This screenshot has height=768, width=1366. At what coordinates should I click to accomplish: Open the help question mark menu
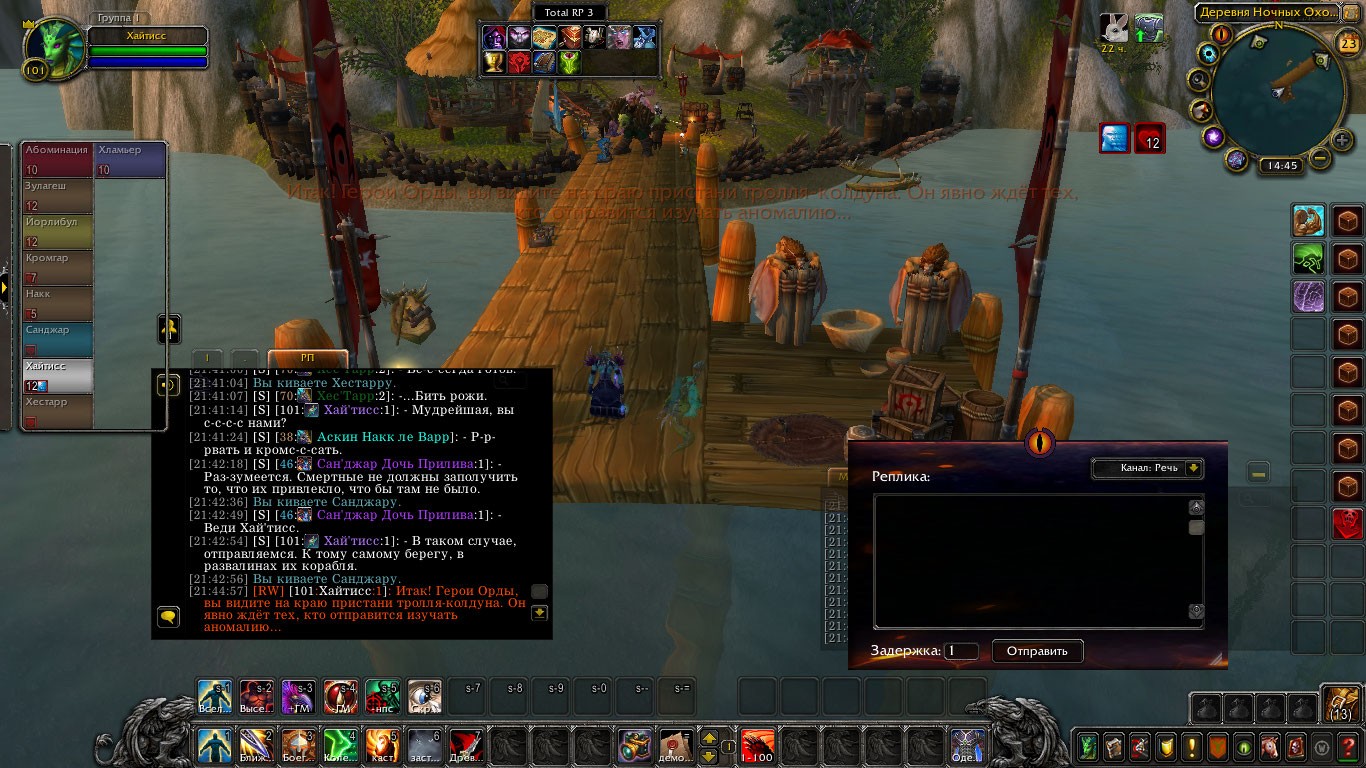pyautogui.click(x=1347, y=746)
